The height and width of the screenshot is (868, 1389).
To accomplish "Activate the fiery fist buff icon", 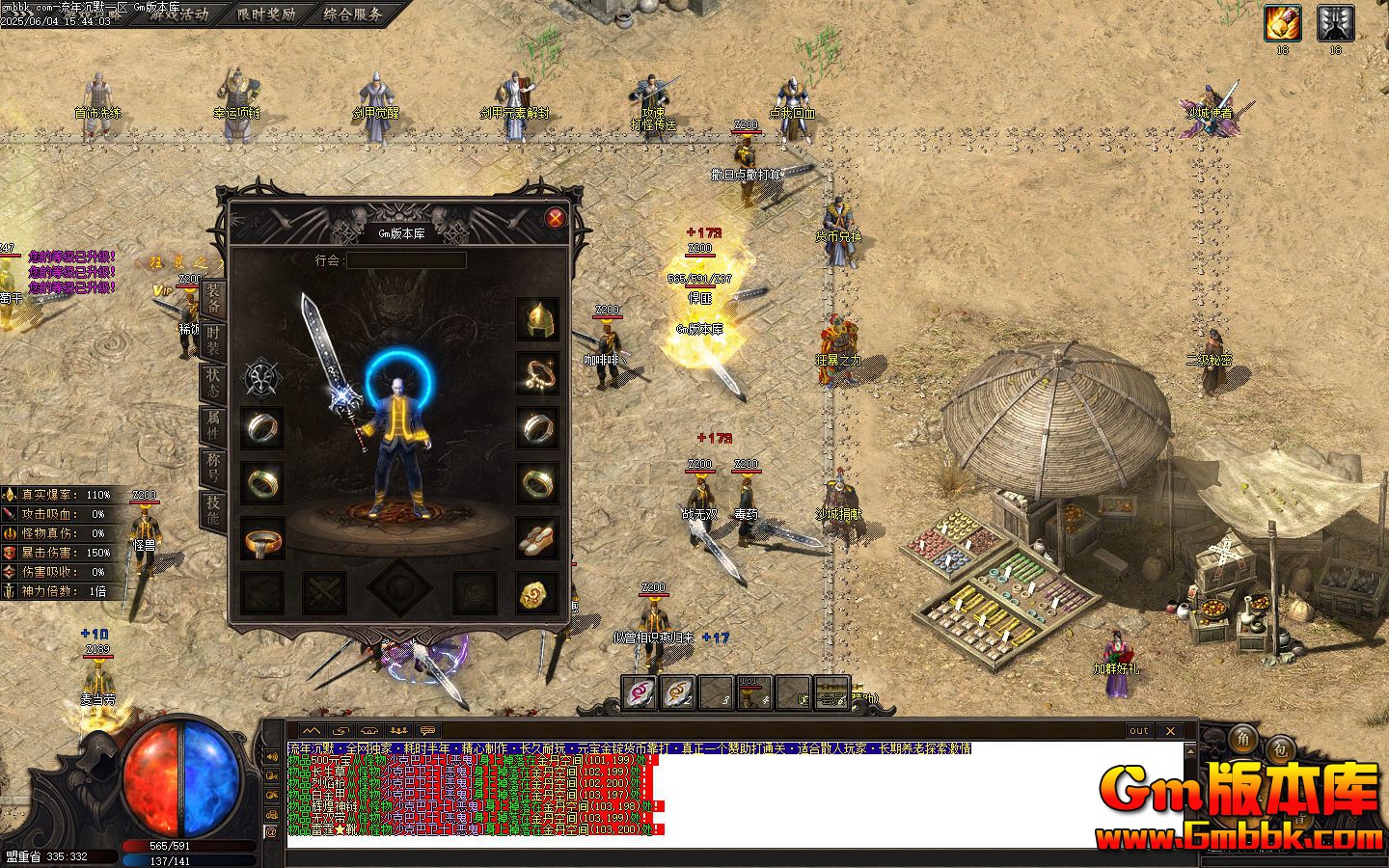I will coord(1283,23).
